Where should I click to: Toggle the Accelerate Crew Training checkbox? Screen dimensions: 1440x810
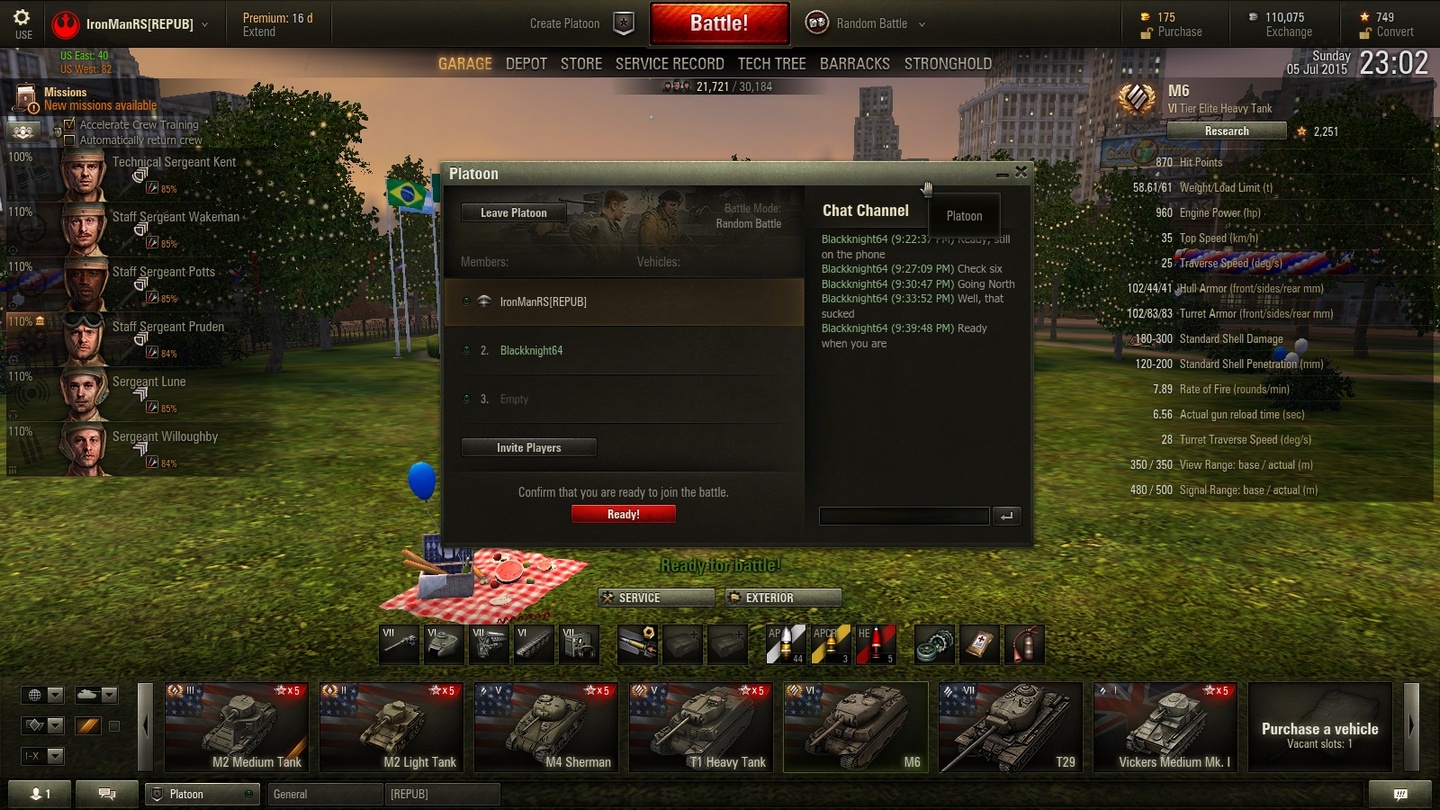point(70,125)
